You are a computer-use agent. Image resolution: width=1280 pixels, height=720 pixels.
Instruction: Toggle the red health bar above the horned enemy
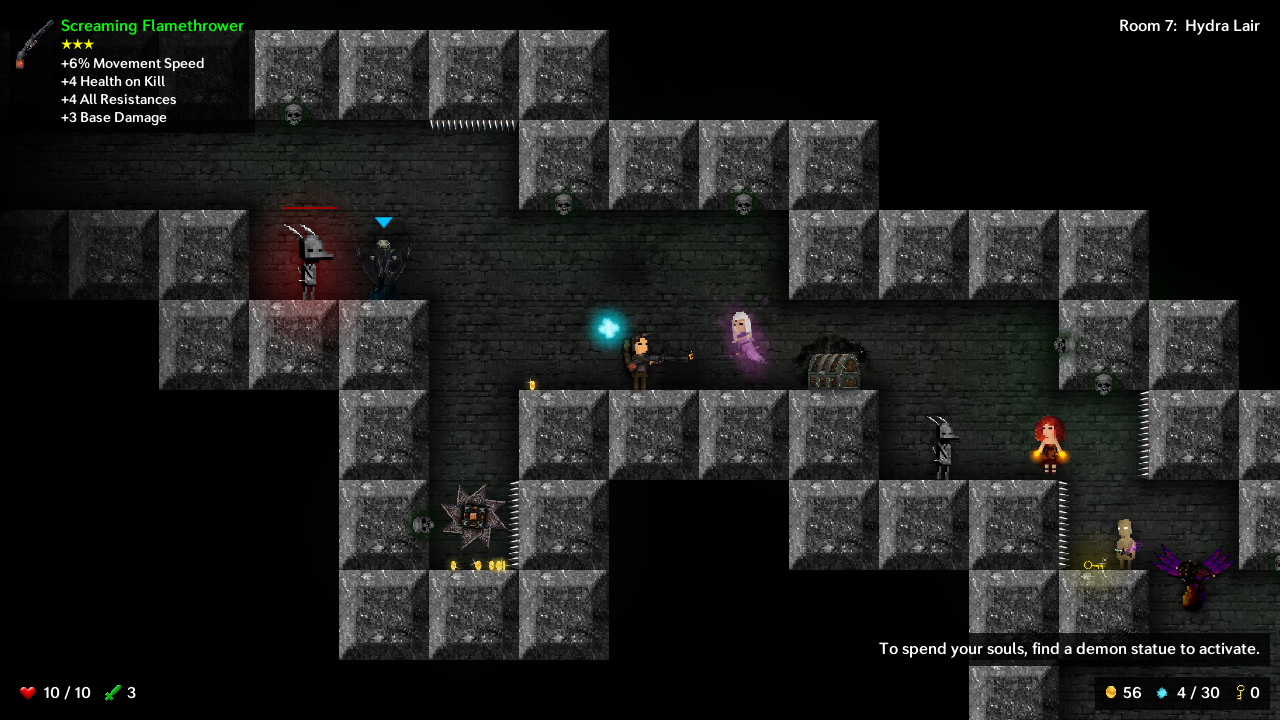point(311,208)
